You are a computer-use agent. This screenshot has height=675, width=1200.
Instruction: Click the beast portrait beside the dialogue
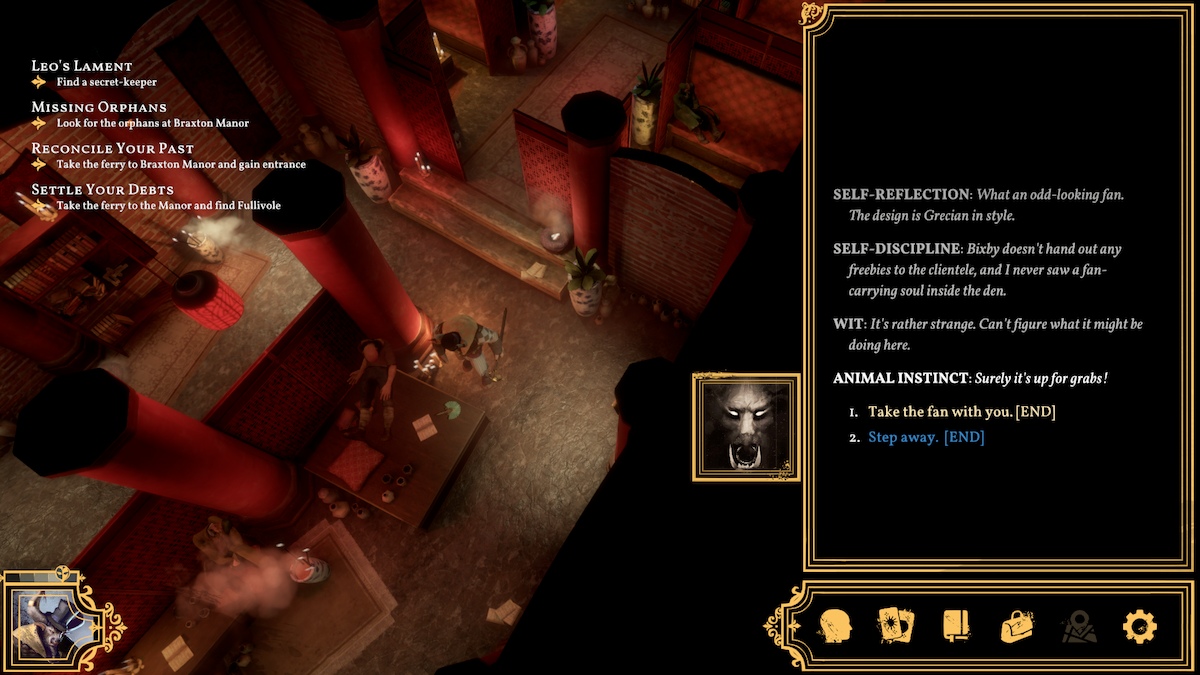pos(746,427)
